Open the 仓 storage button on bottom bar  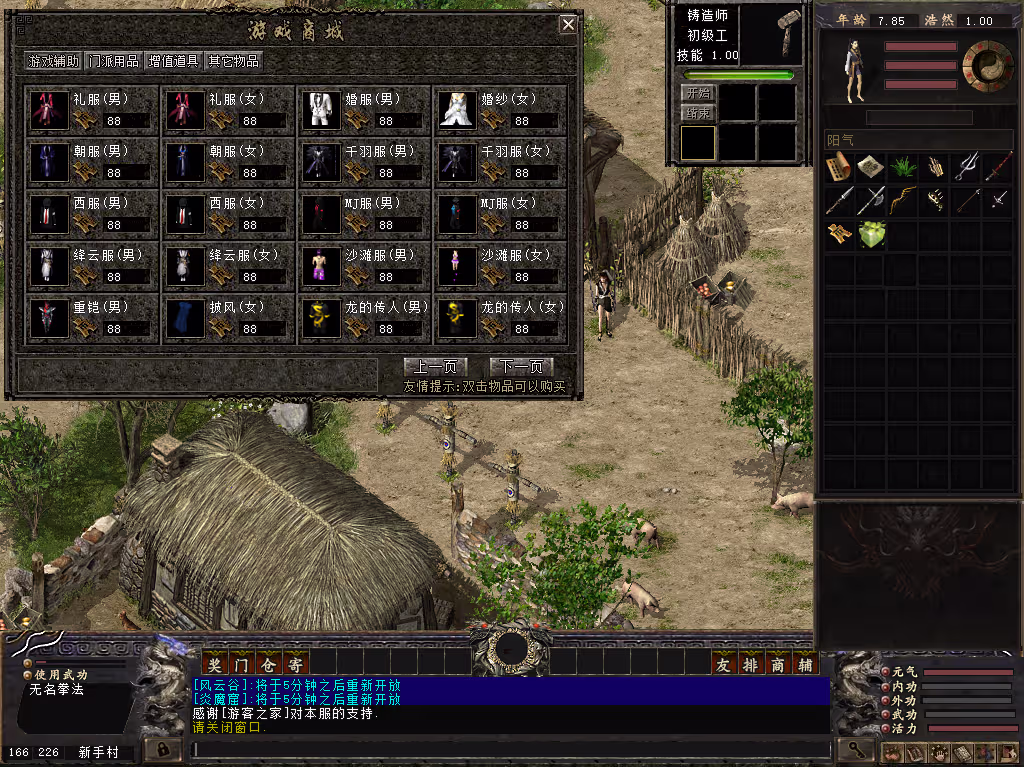click(x=268, y=663)
